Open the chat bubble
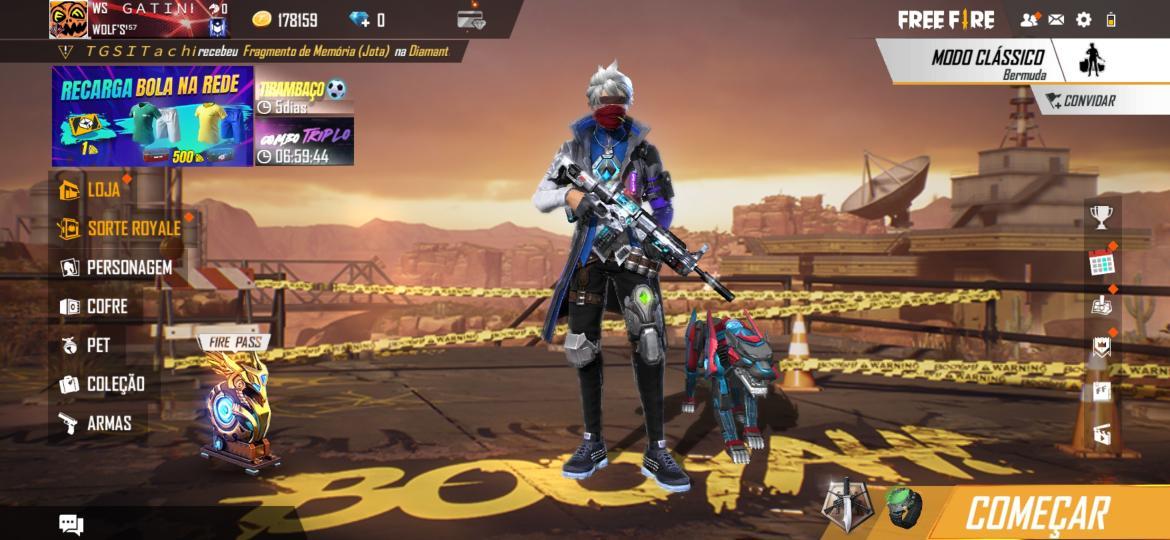 (71, 524)
